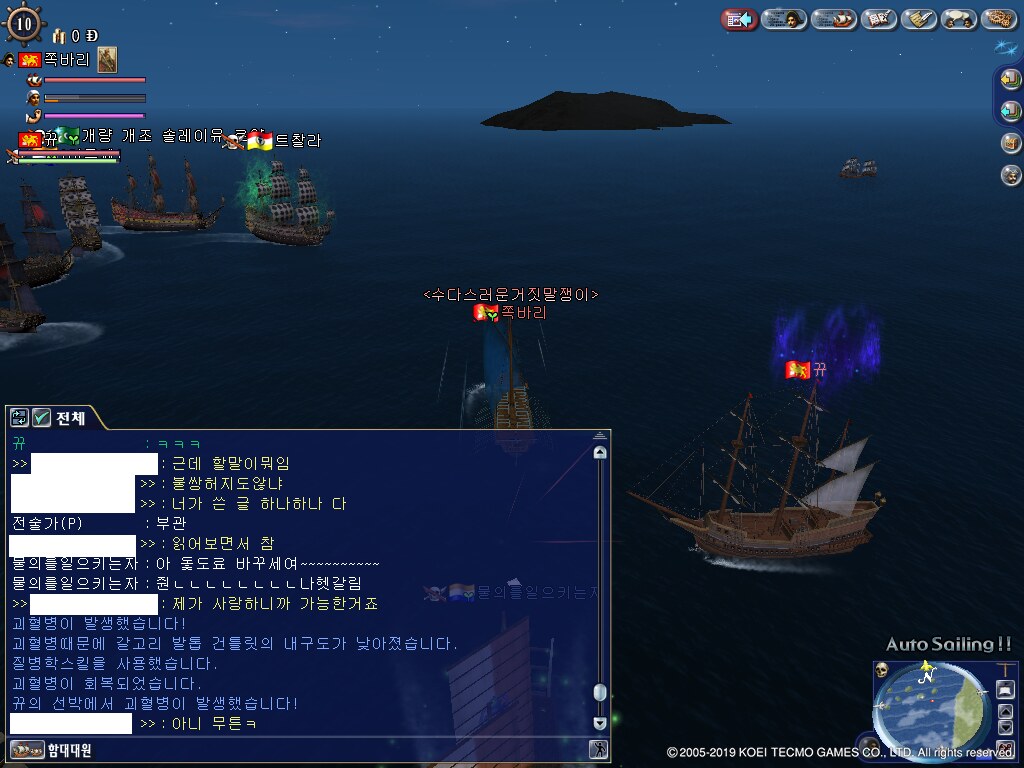Image resolution: width=1024 pixels, height=768 pixels.
Task: Open the two-people chat bubbles menu
Action: pyautogui.click(x=959, y=19)
